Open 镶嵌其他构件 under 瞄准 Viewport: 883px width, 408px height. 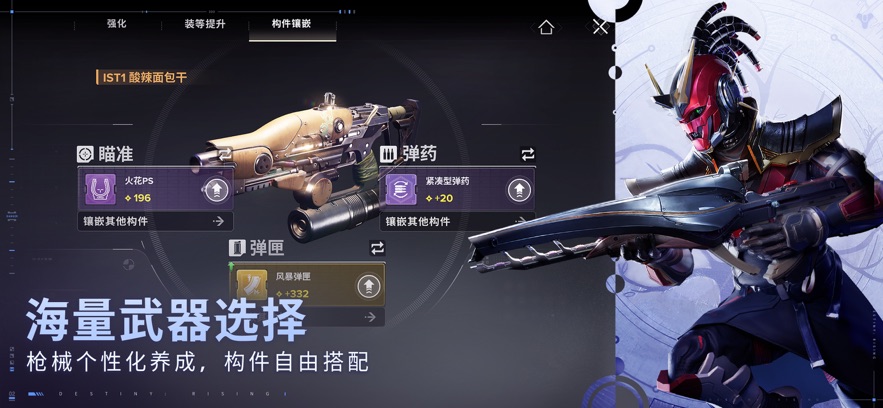(x=155, y=221)
